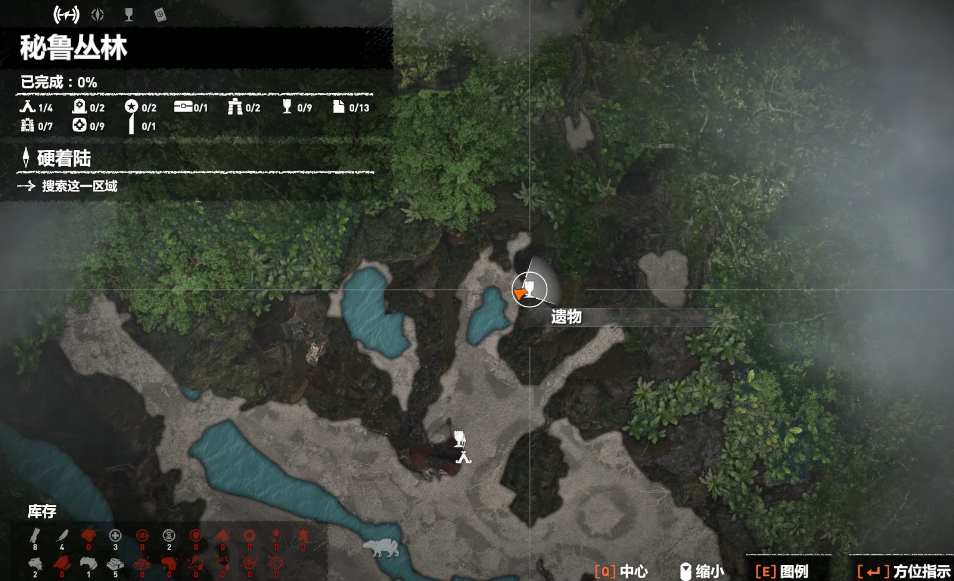Select the relic marker above the camp
The image size is (954, 581).
click(x=460, y=437)
